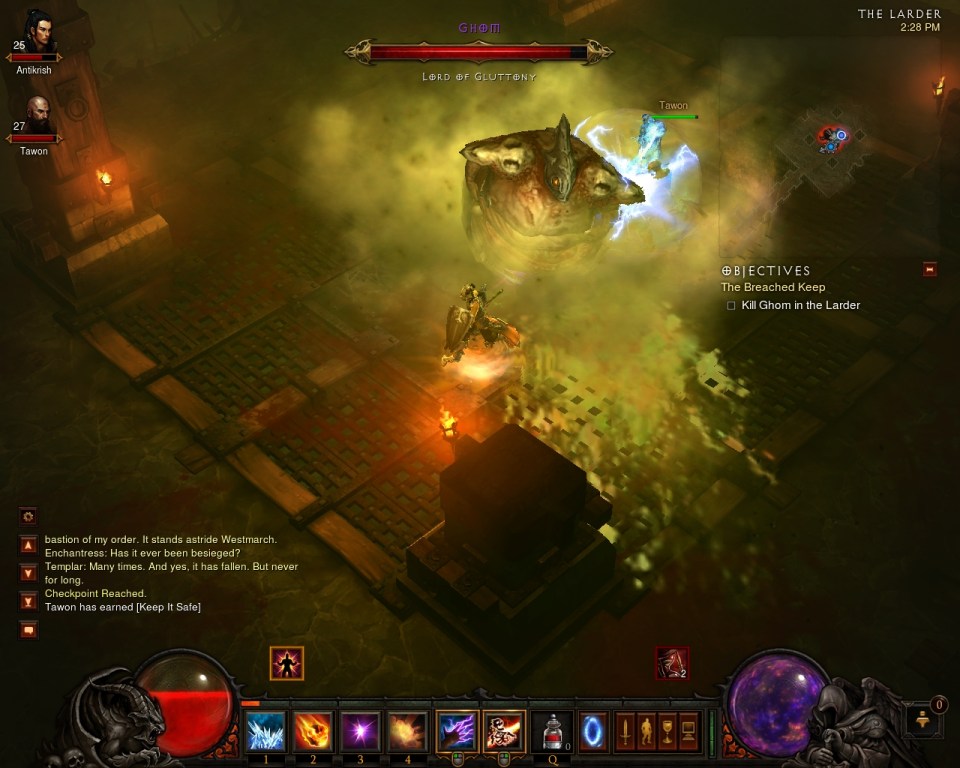Jump to bottom of the chat log
This screenshot has height=768, width=960.
tap(28, 601)
